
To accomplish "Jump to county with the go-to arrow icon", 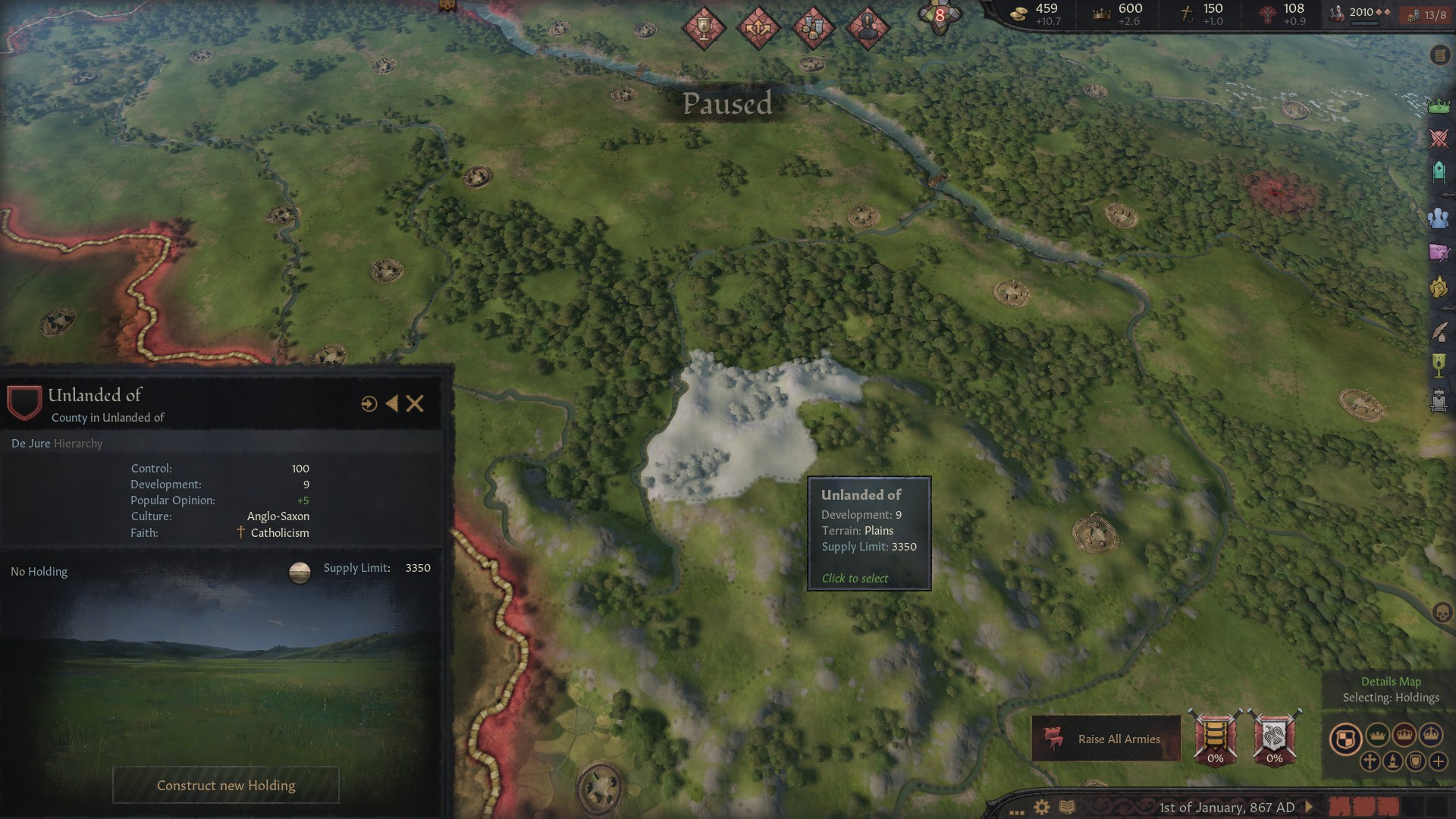I will coord(369,404).
